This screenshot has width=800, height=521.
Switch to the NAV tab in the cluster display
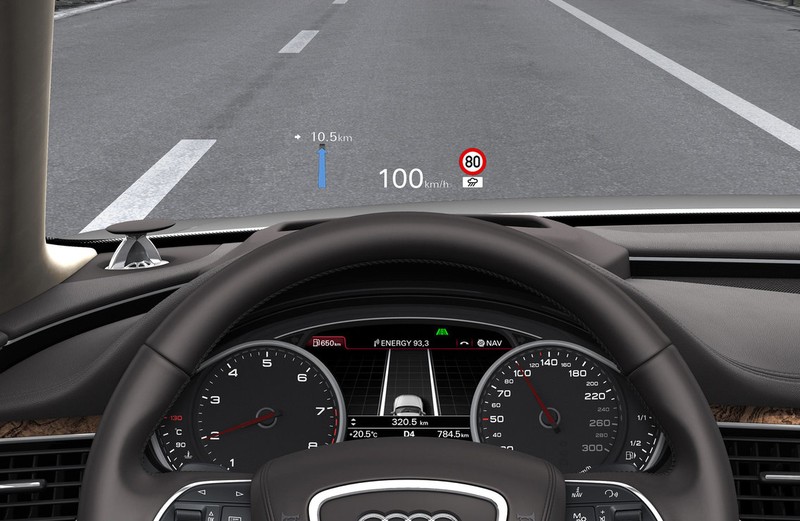(x=490, y=343)
